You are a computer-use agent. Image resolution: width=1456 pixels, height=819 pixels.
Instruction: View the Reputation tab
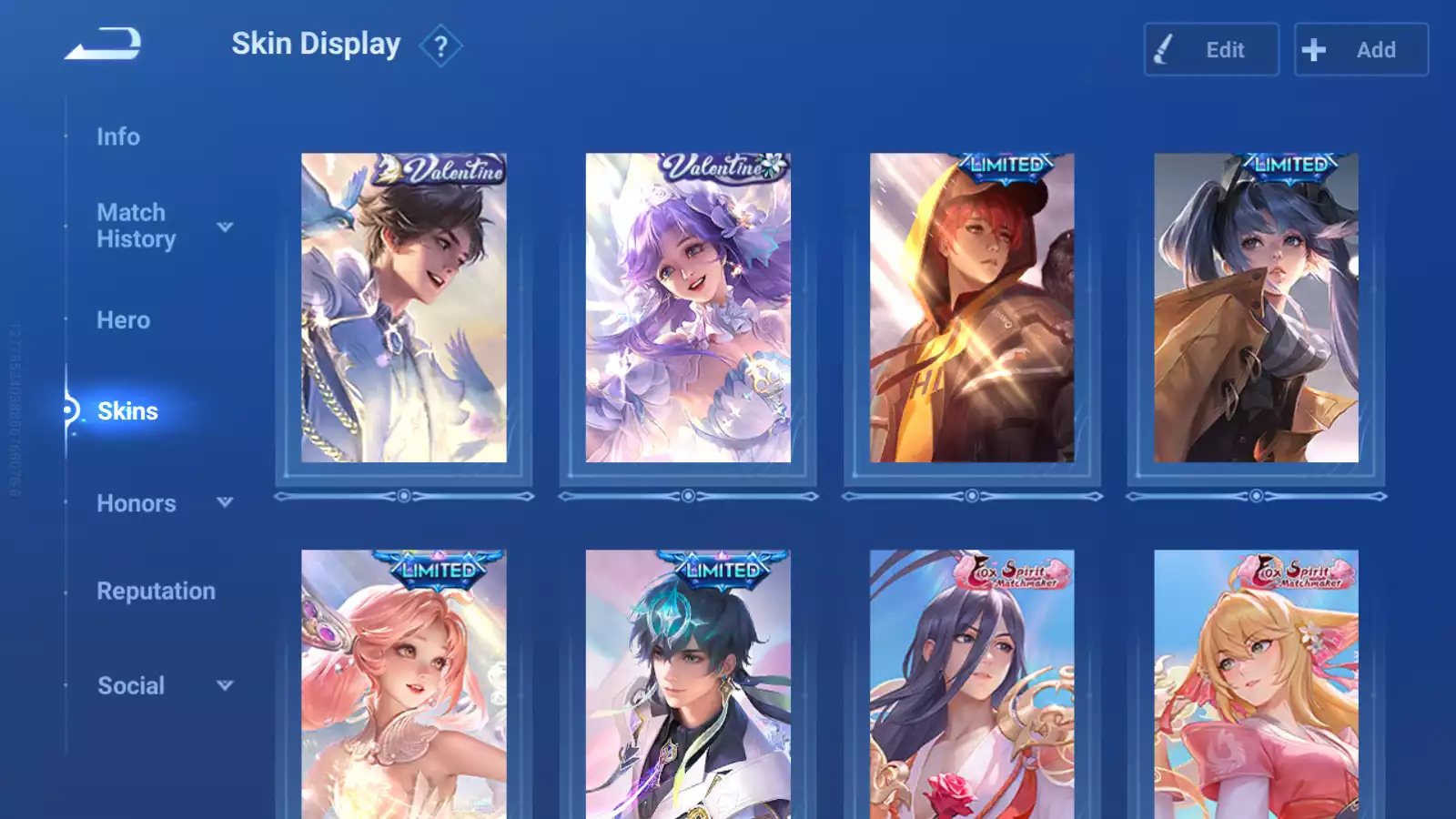click(x=157, y=591)
